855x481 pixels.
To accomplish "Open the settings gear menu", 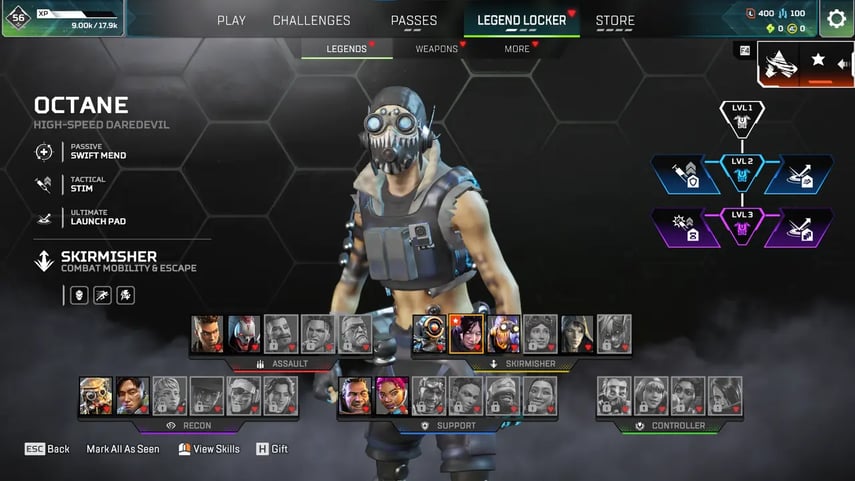I will click(836, 19).
